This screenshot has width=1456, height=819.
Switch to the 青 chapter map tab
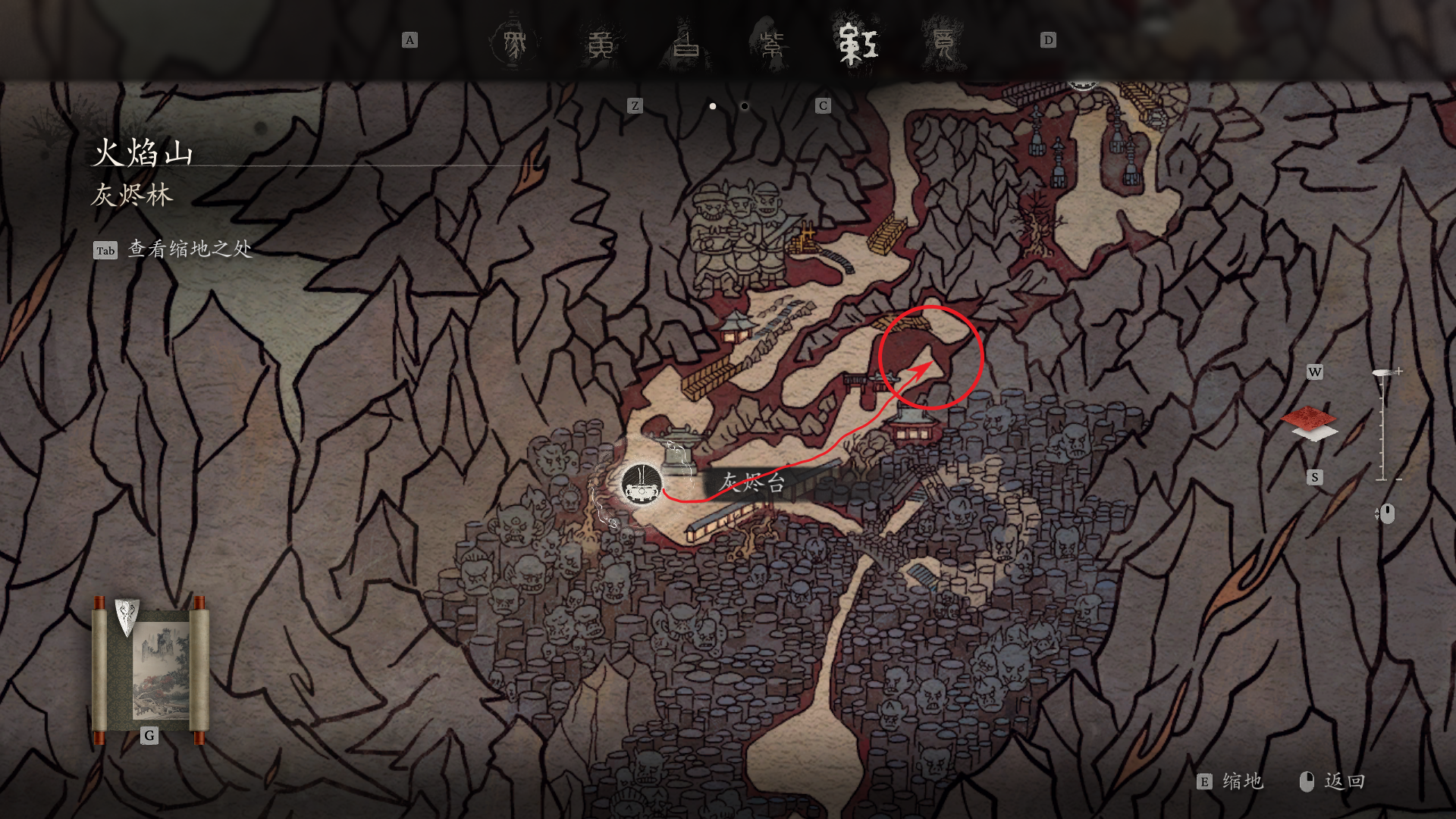tap(943, 44)
